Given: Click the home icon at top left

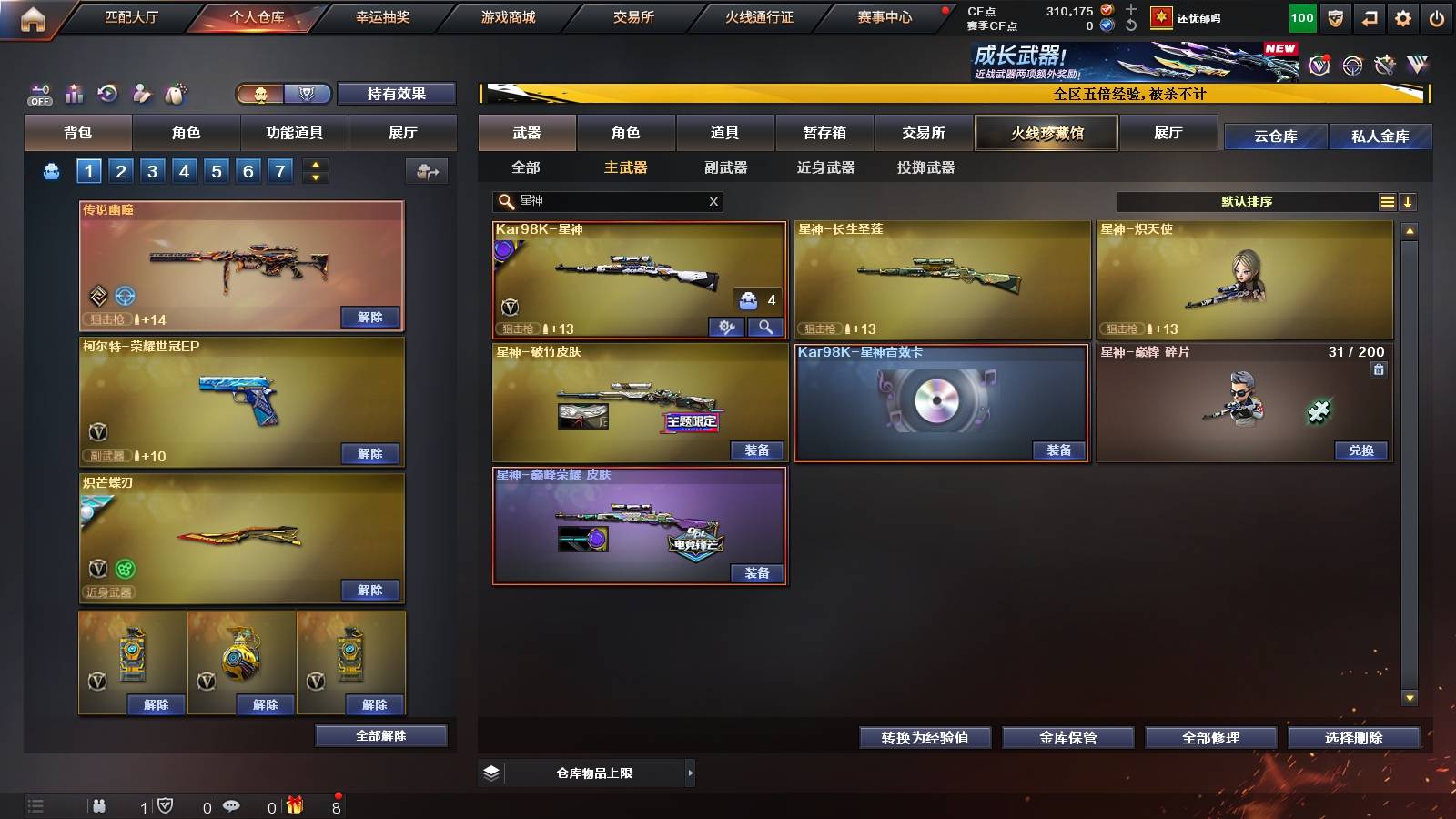Looking at the screenshot, I should pos(35,16).
